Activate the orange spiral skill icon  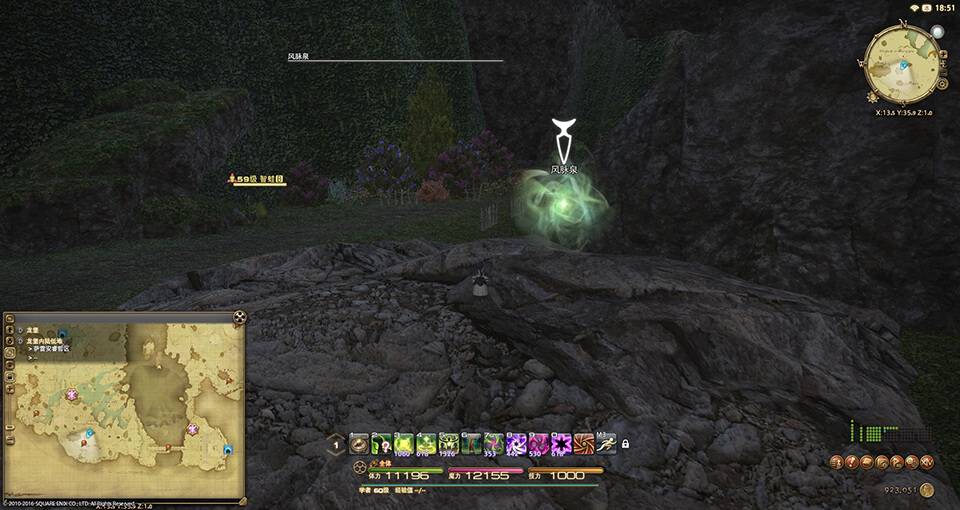pyautogui.click(x=584, y=443)
